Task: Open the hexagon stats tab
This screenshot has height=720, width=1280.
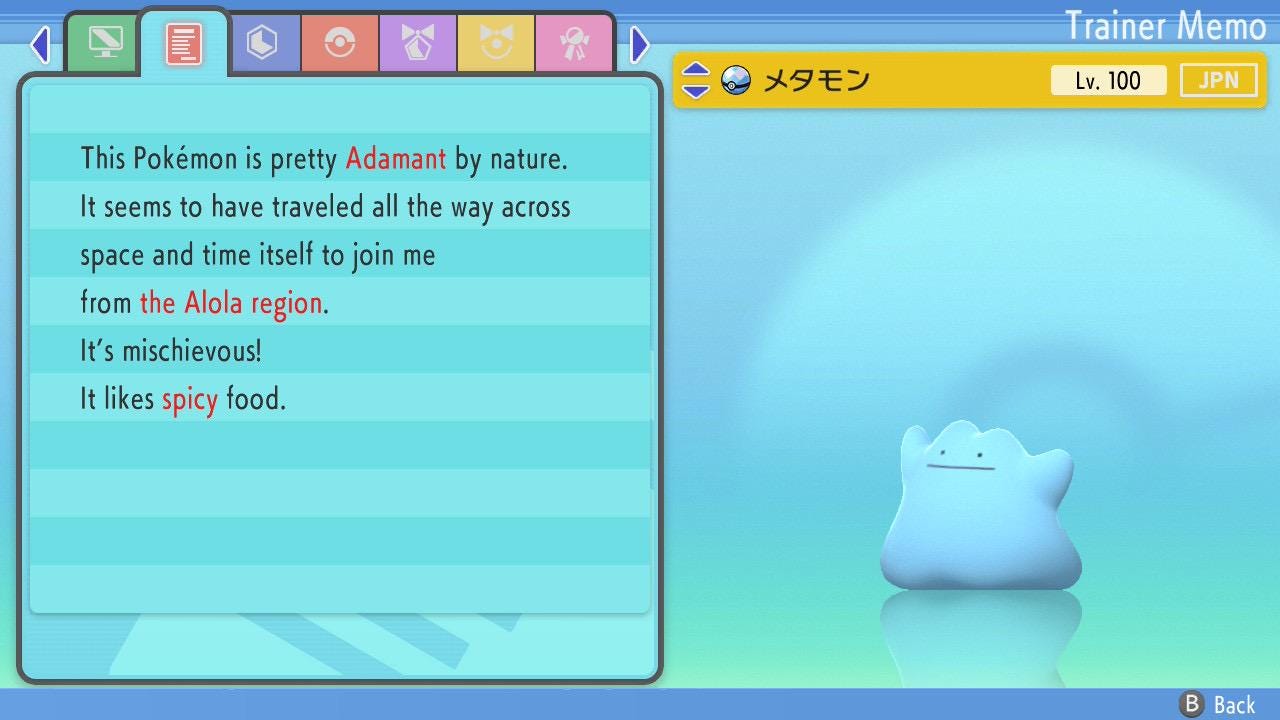Action: click(265, 42)
